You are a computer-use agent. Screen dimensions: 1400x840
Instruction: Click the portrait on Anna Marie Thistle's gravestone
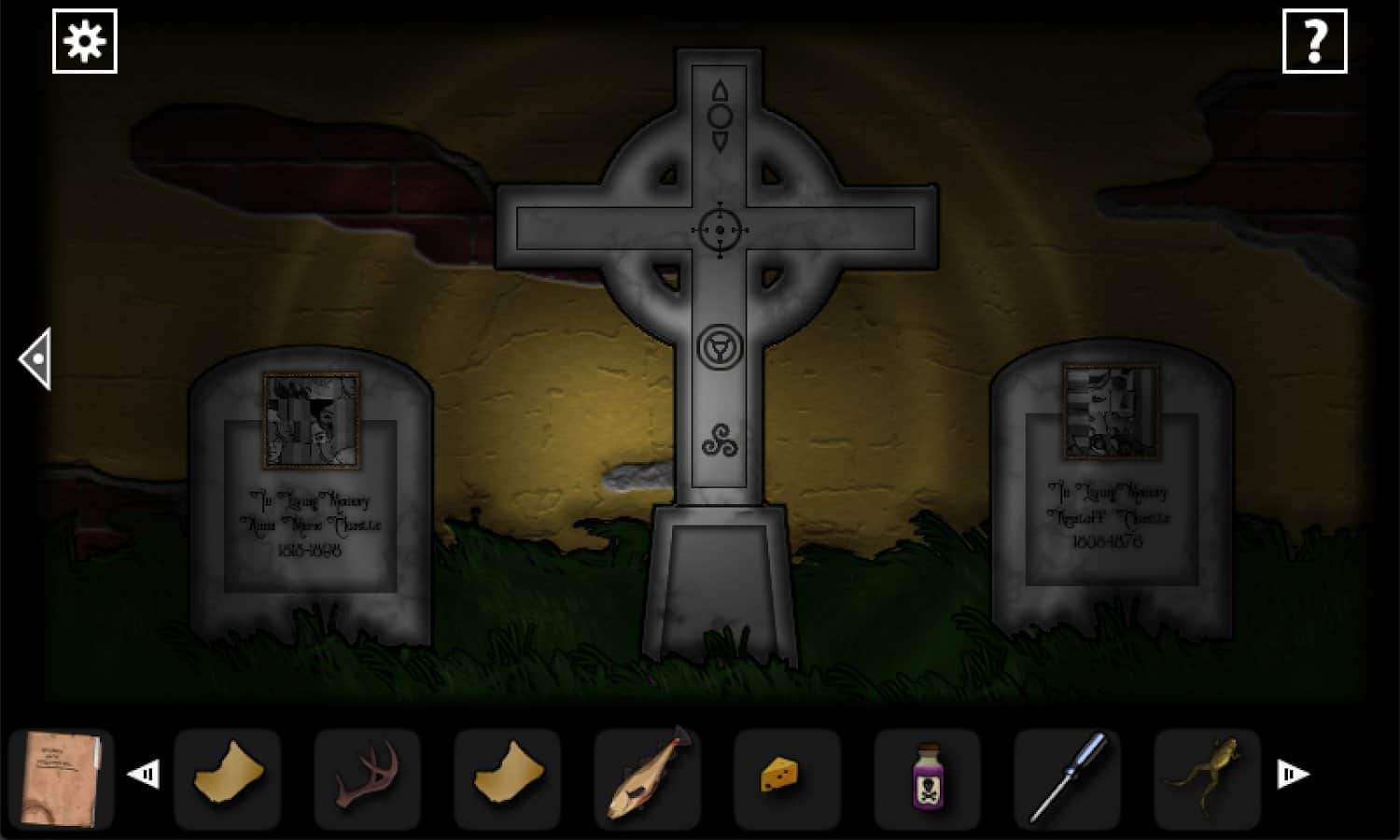point(312,419)
